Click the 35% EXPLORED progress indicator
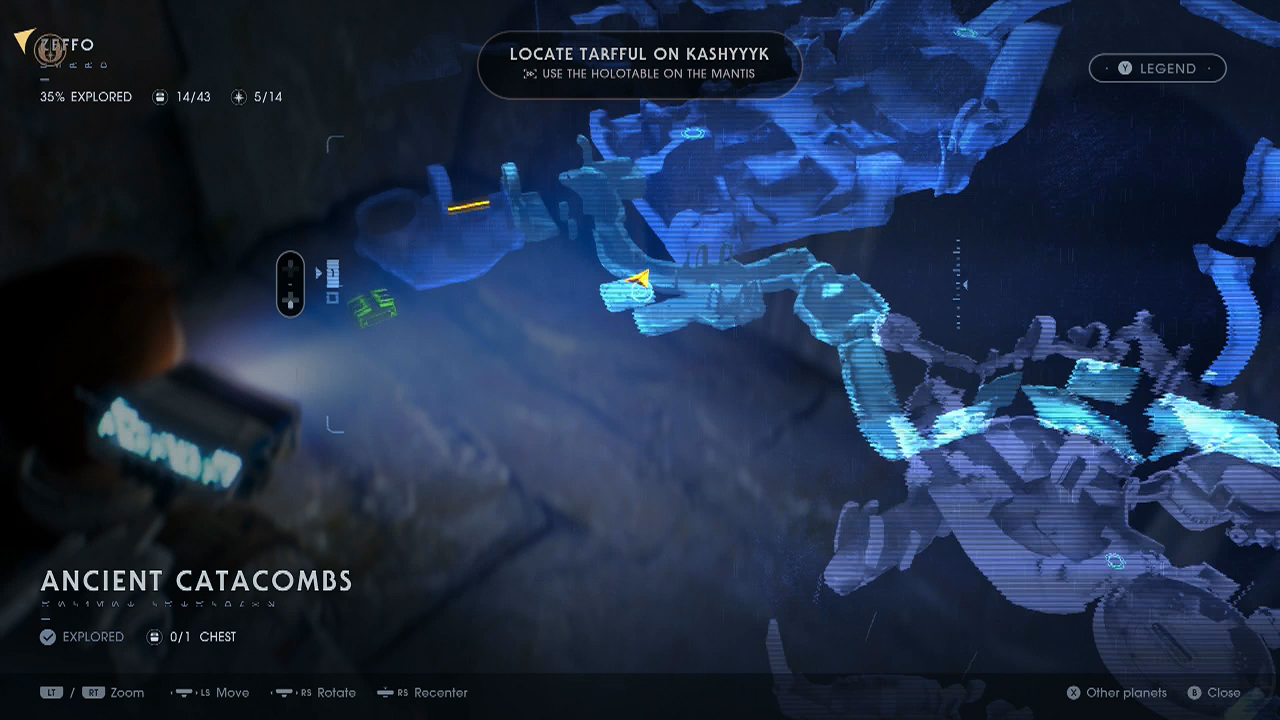This screenshot has width=1280, height=720. click(x=85, y=97)
